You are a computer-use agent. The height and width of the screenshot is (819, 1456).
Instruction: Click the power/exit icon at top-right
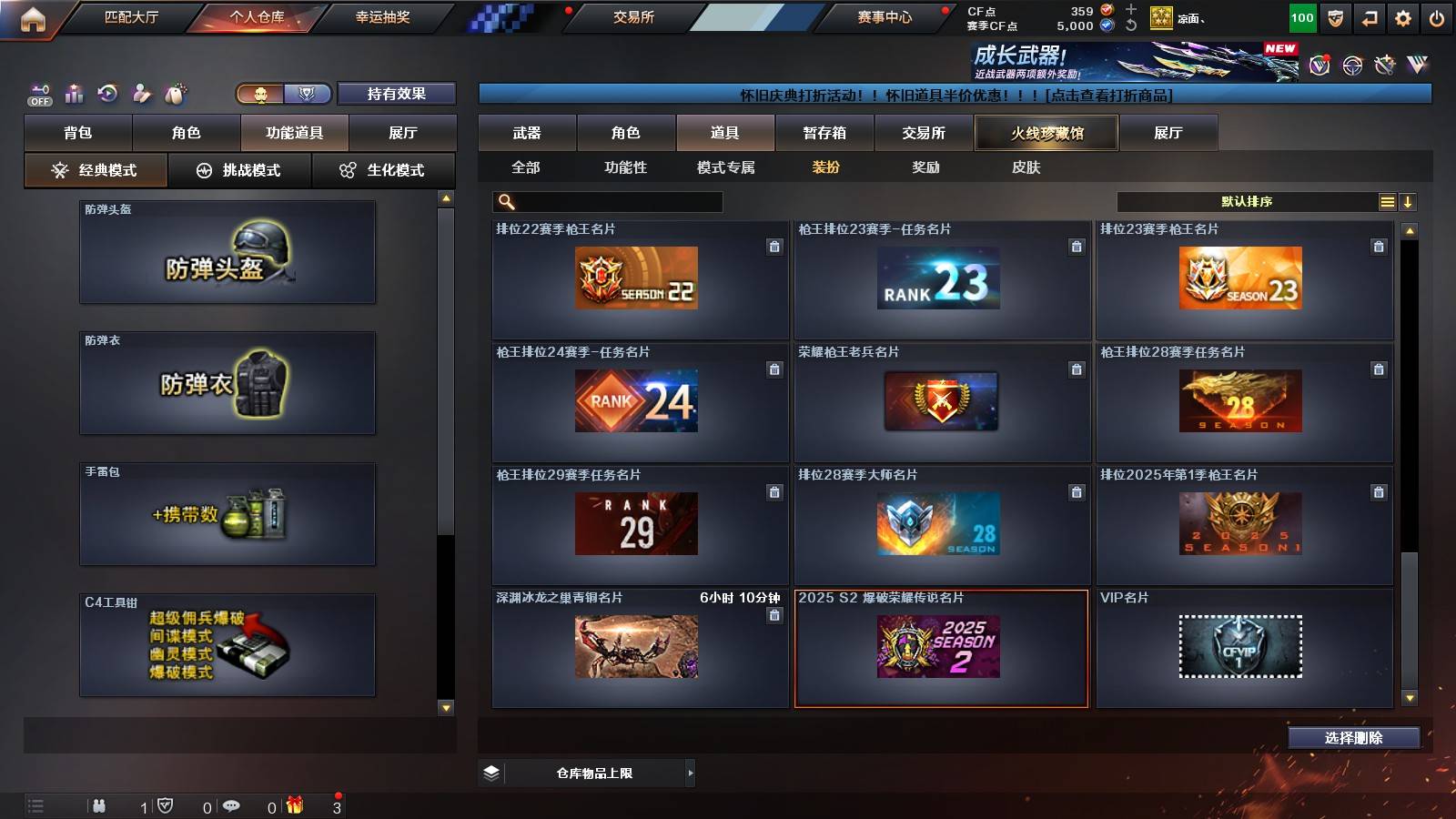click(1436, 17)
